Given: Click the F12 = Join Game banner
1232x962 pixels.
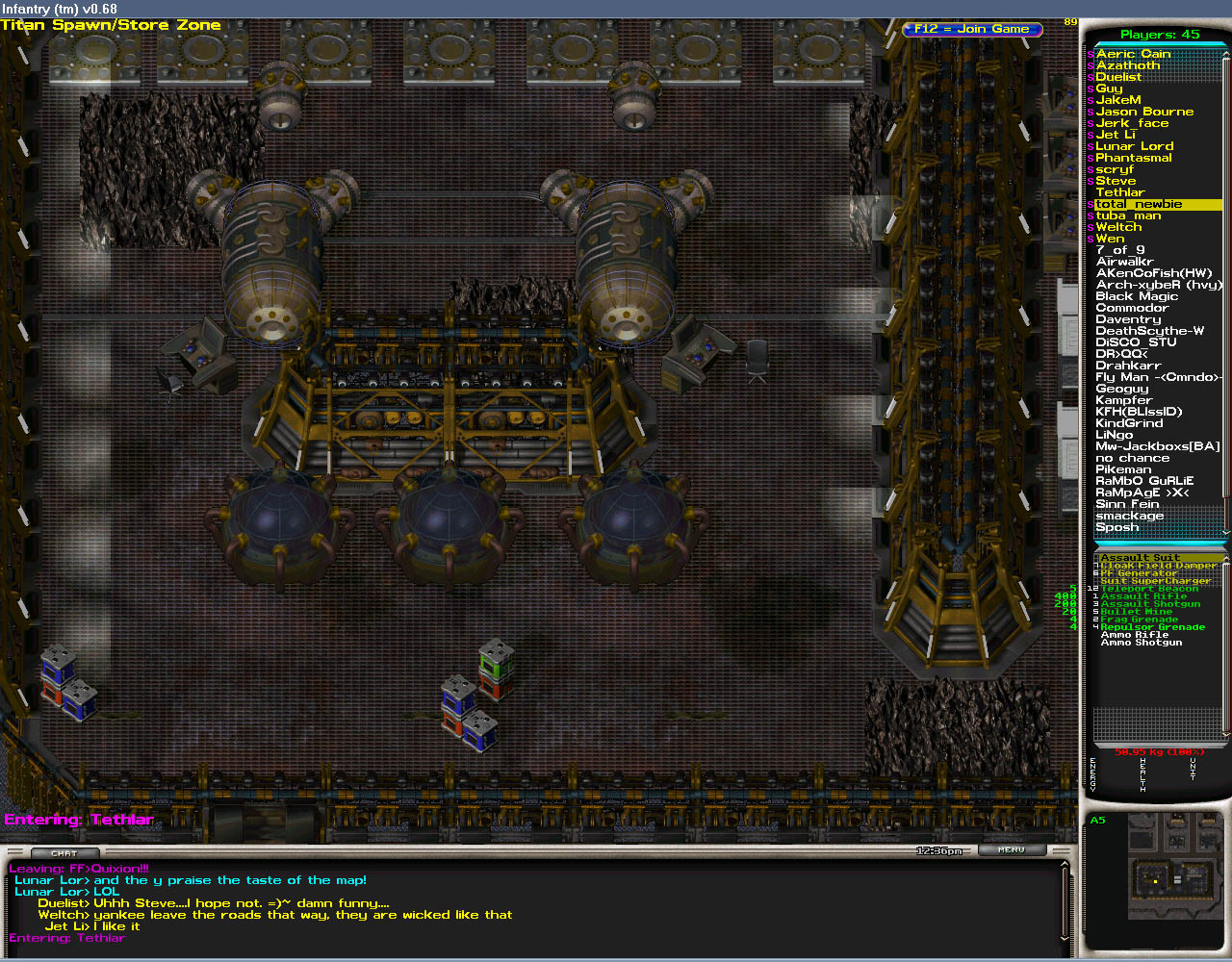Looking at the screenshot, I should [x=972, y=29].
